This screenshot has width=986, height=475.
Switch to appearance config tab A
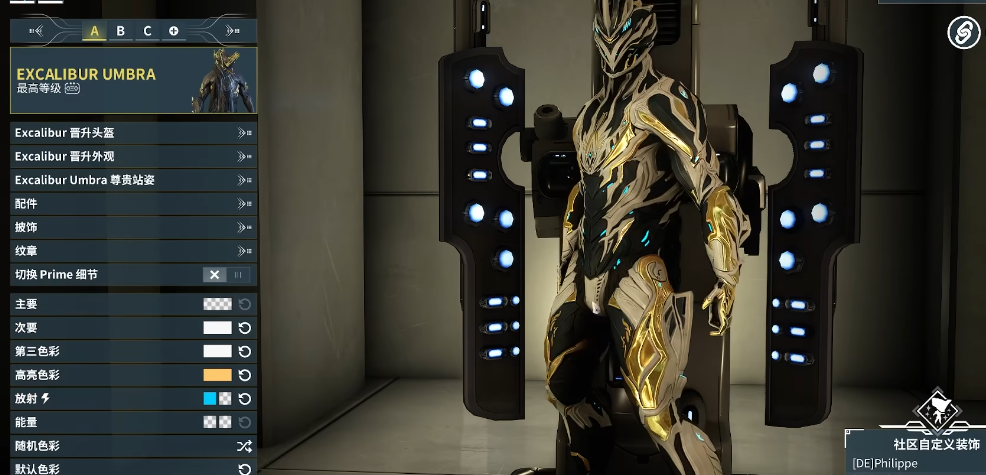[x=95, y=31]
